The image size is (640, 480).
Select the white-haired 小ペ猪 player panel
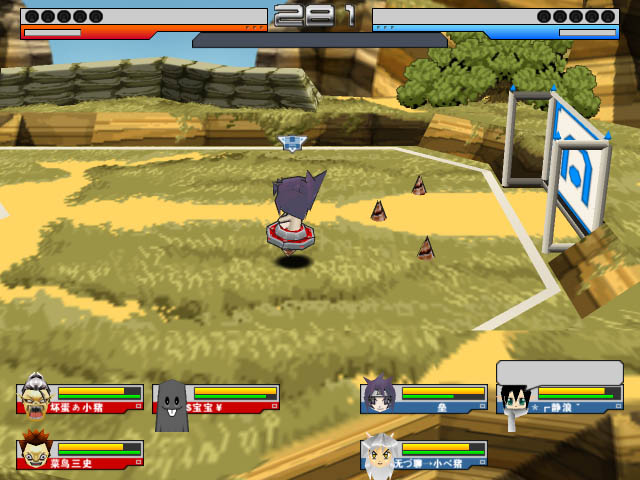426,454
